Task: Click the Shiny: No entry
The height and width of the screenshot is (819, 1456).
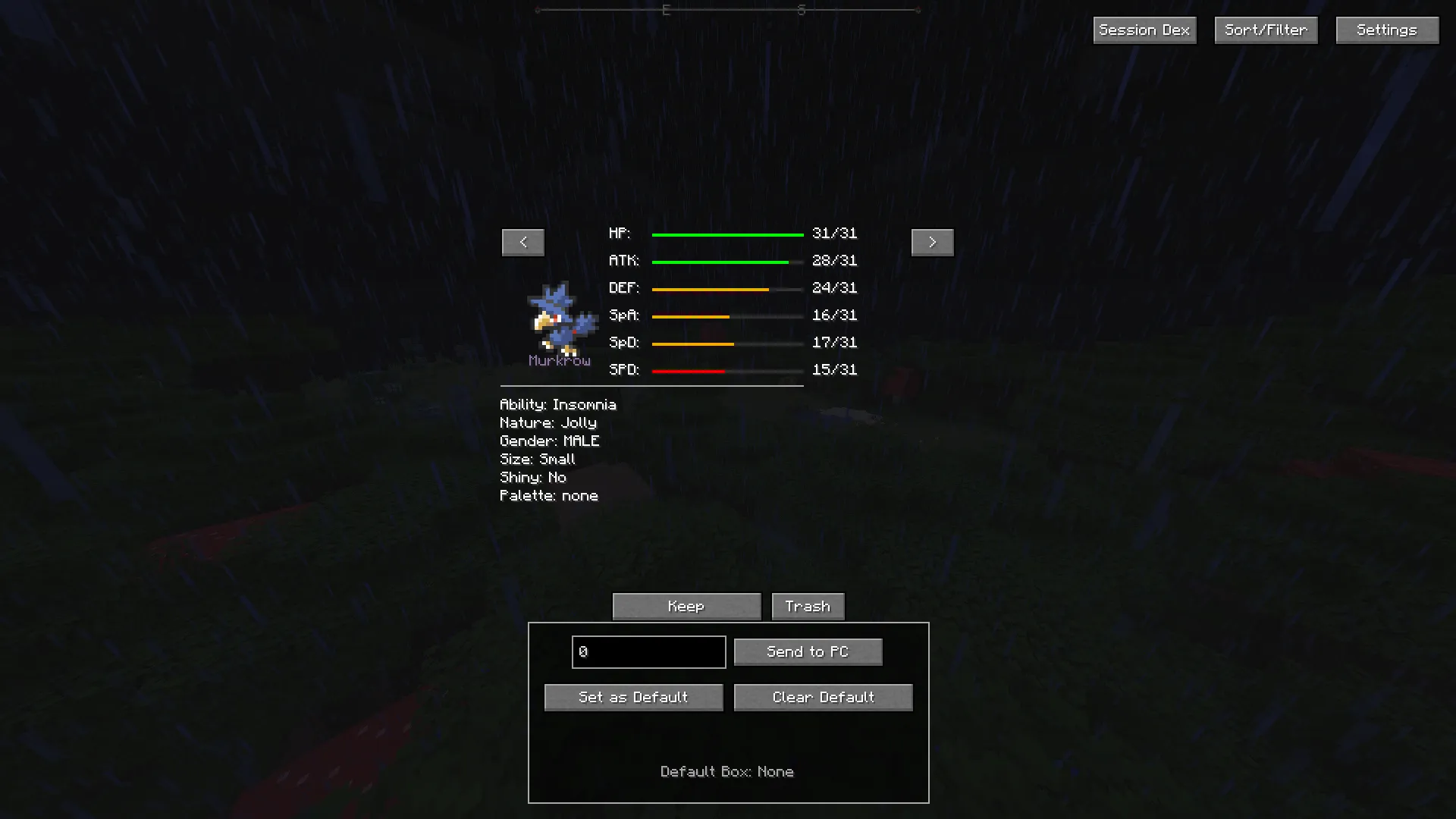Action: [x=532, y=477]
